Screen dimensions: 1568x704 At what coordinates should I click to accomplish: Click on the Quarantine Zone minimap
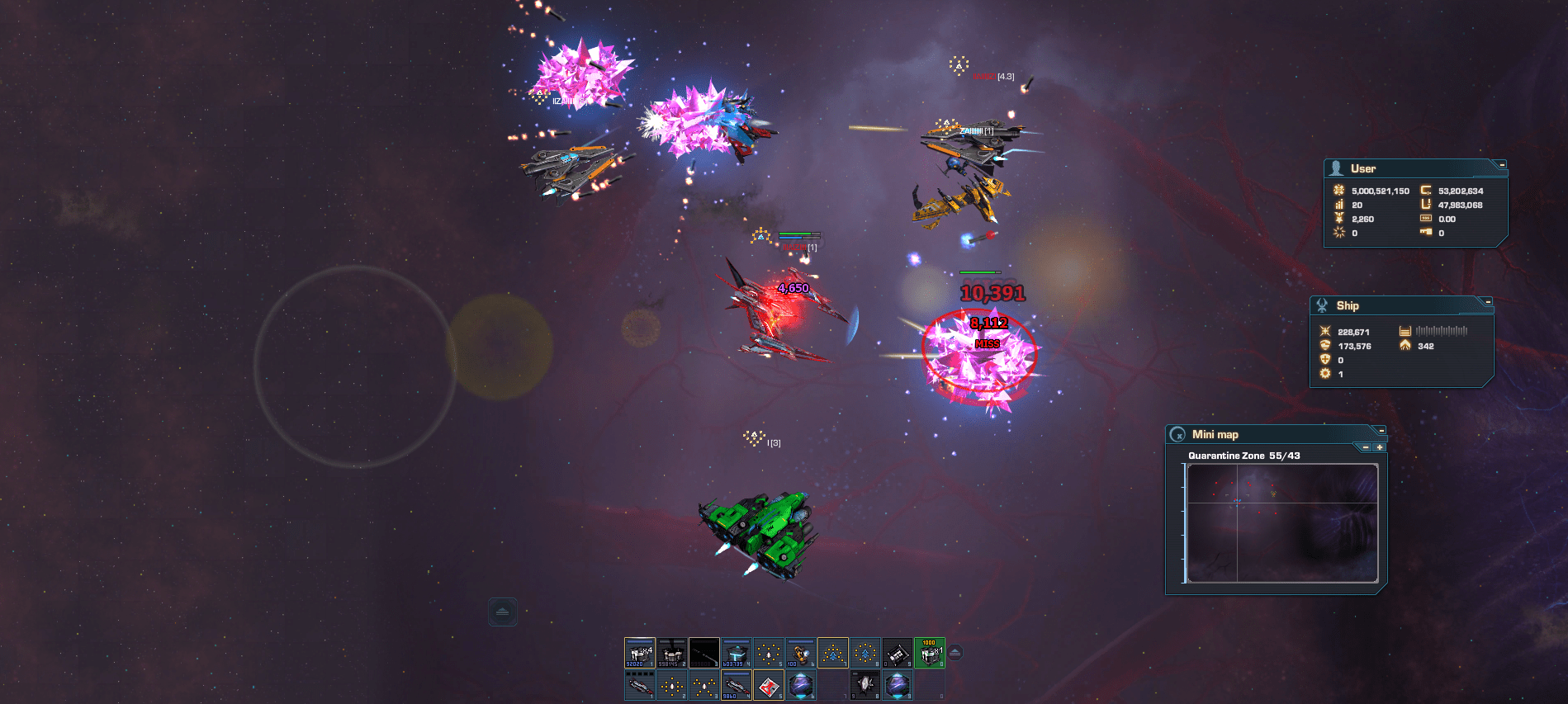[1282, 523]
